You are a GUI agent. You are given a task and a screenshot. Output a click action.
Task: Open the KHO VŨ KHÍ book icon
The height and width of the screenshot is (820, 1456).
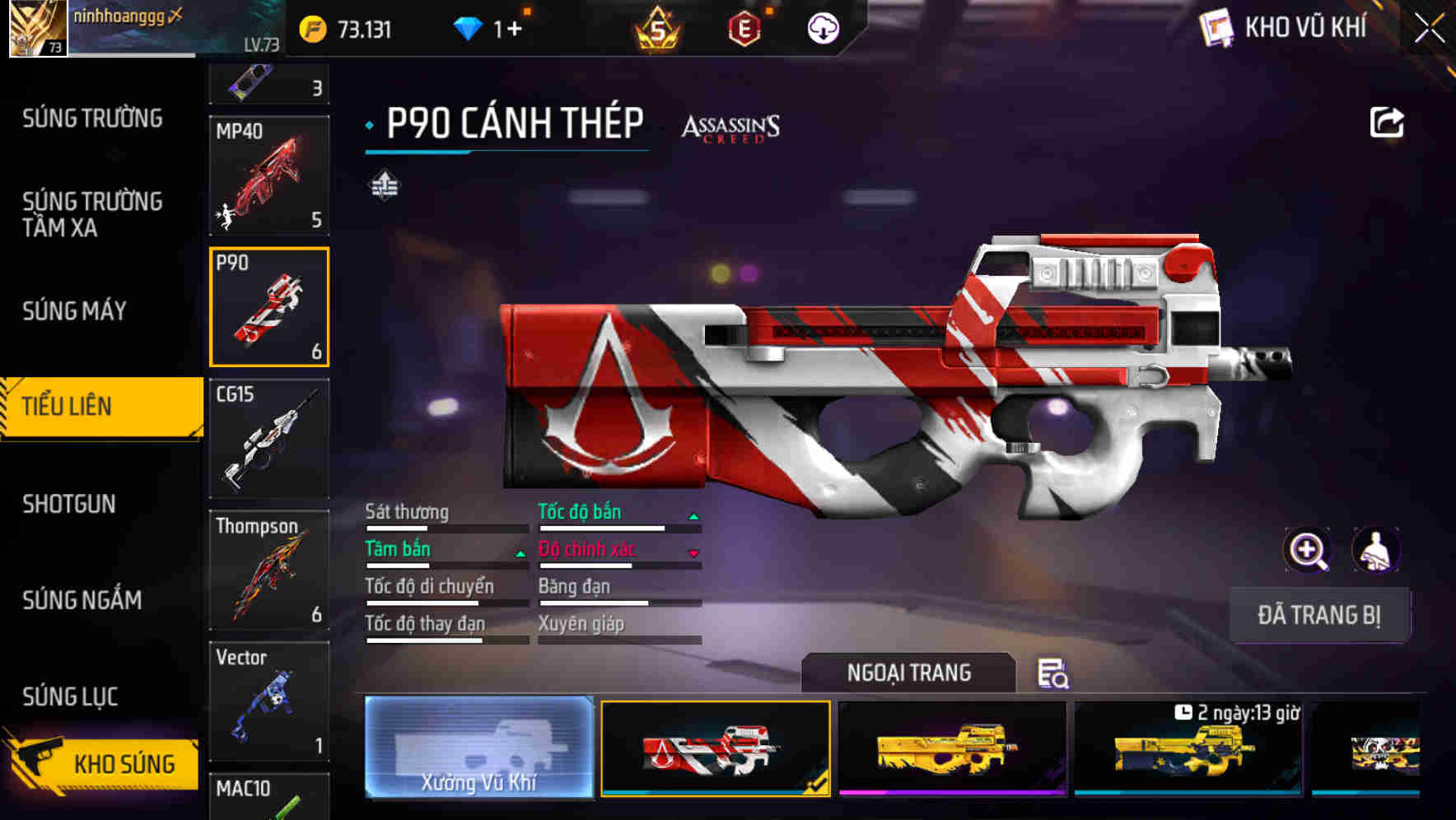pos(1215,27)
